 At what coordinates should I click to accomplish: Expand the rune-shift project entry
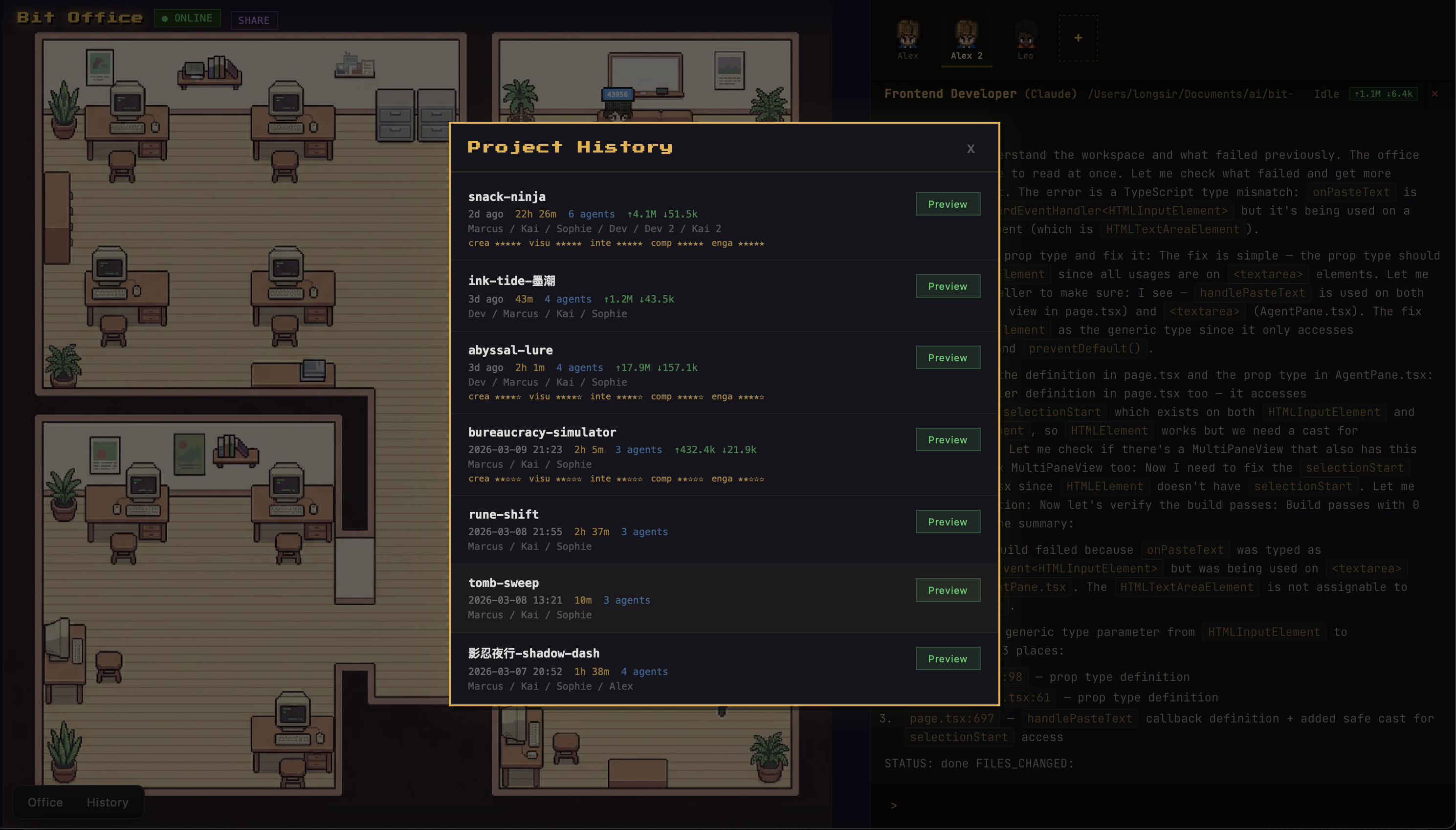point(503,514)
